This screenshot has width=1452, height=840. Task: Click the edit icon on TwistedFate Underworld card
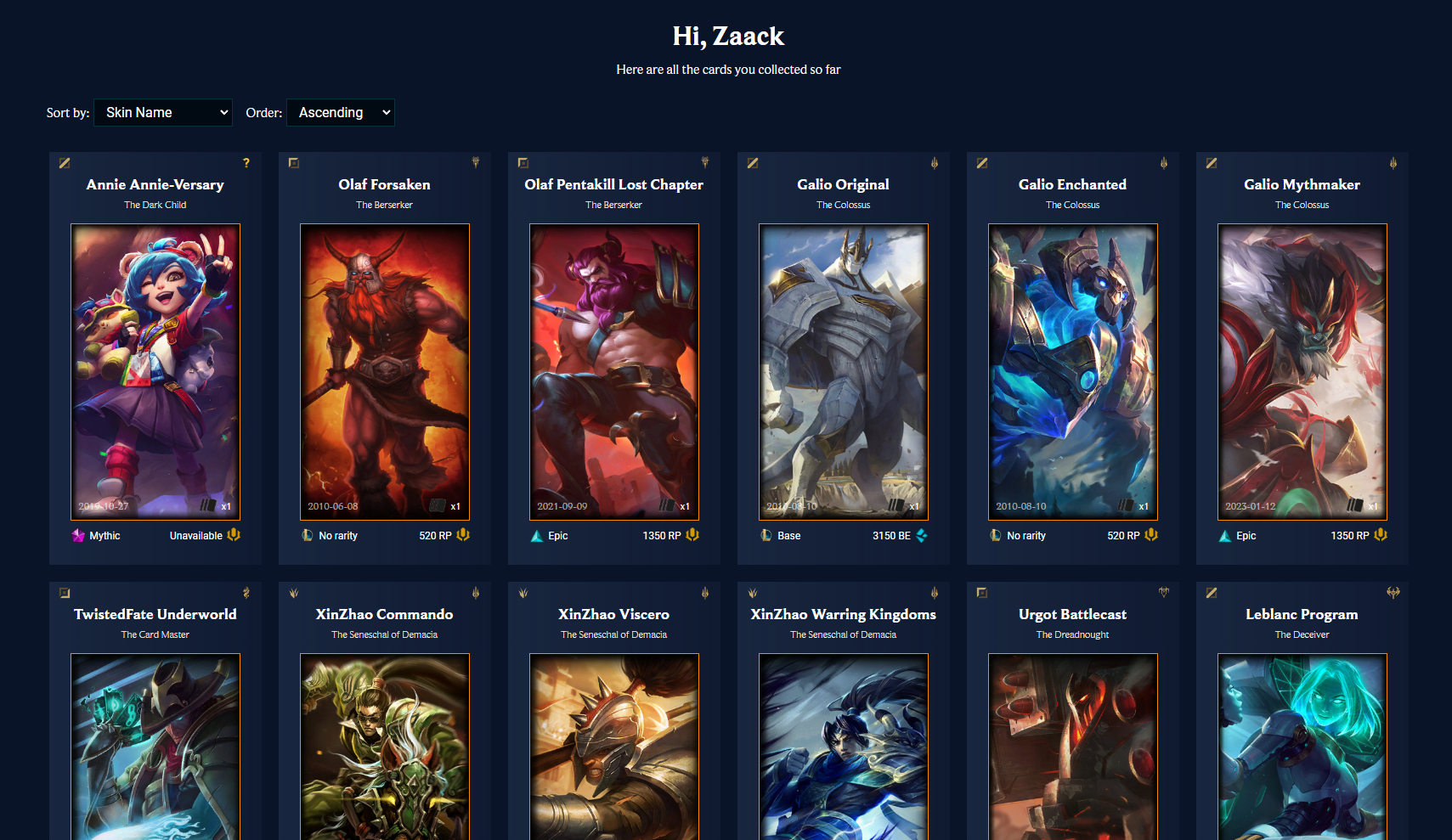(64, 593)
